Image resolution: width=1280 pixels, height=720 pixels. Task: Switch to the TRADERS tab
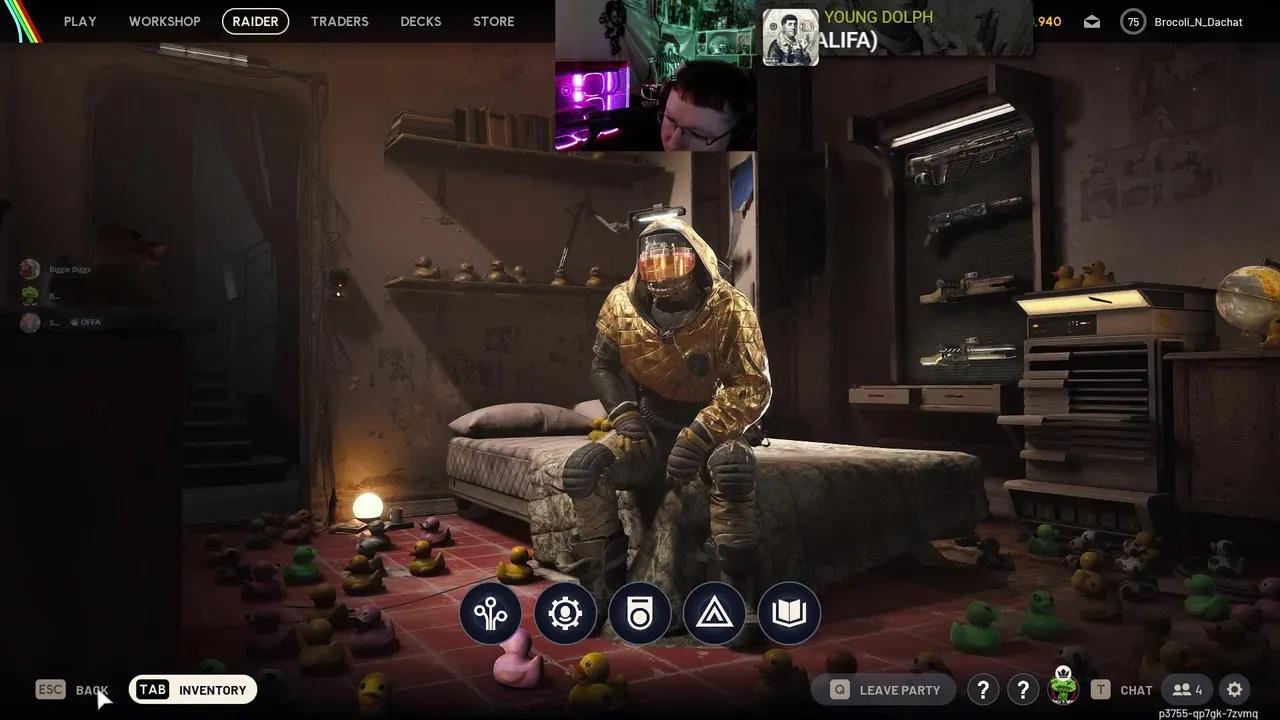339,21
